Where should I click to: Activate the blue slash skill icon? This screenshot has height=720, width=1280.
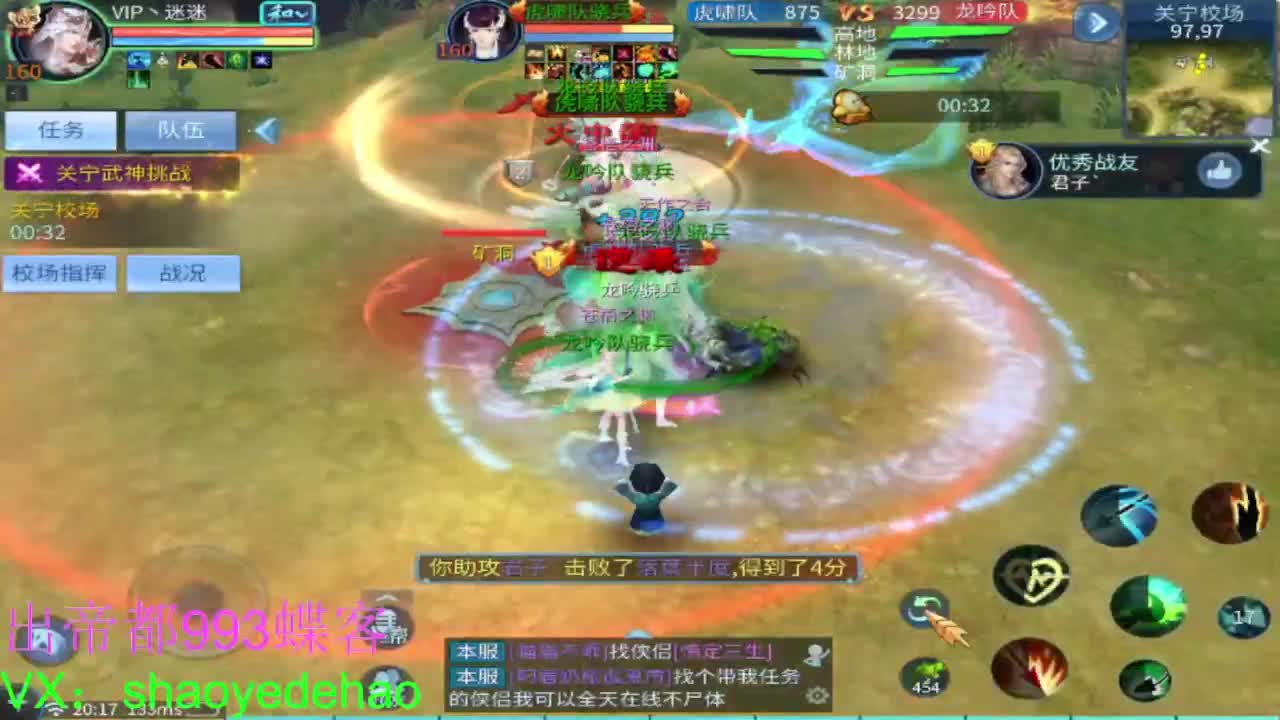(1122, 513)
